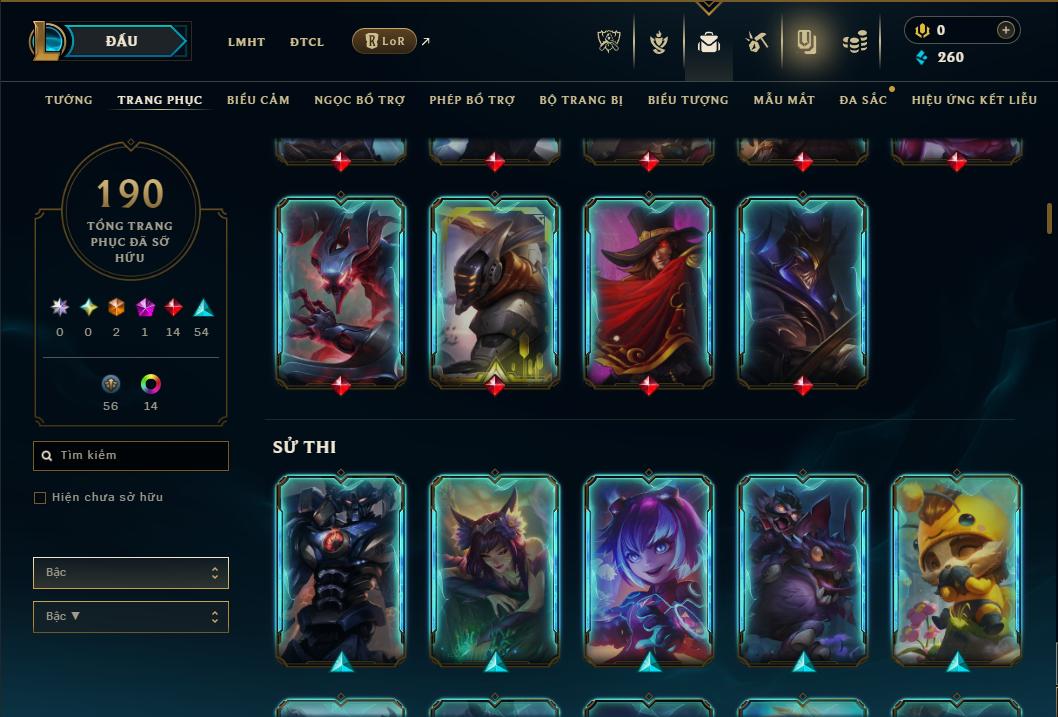This screenshot has width=1058, height=717.
Task: Show the PHÉP BỔ TRỢ tab
Action: point(472,100)
